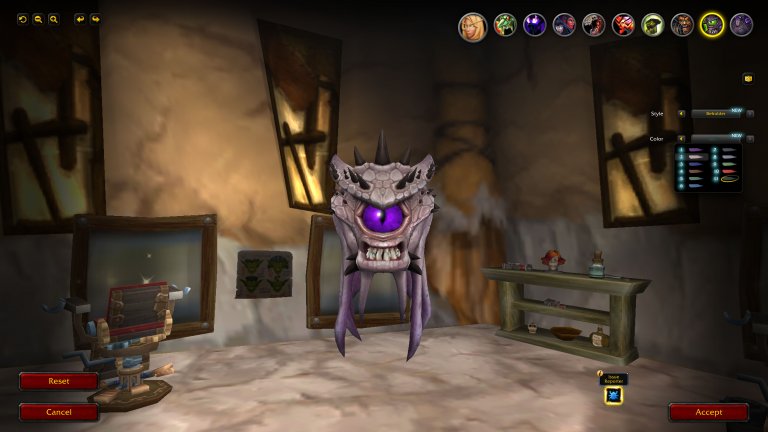Viewport: 768px width, 432px height.
Task: Select the previous Style option
Action: [x=681, y=114]
